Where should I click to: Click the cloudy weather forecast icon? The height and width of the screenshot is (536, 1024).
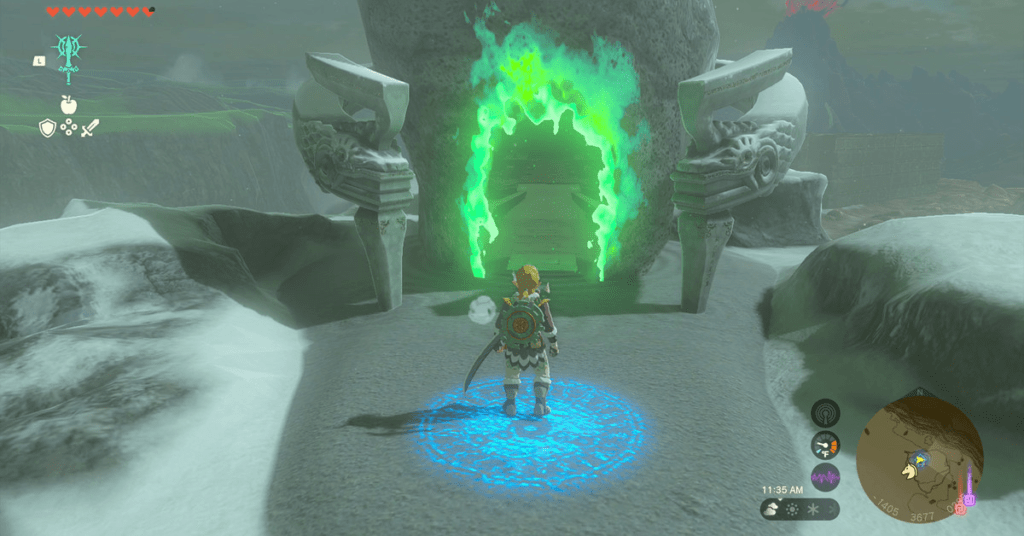pos(773,510)
